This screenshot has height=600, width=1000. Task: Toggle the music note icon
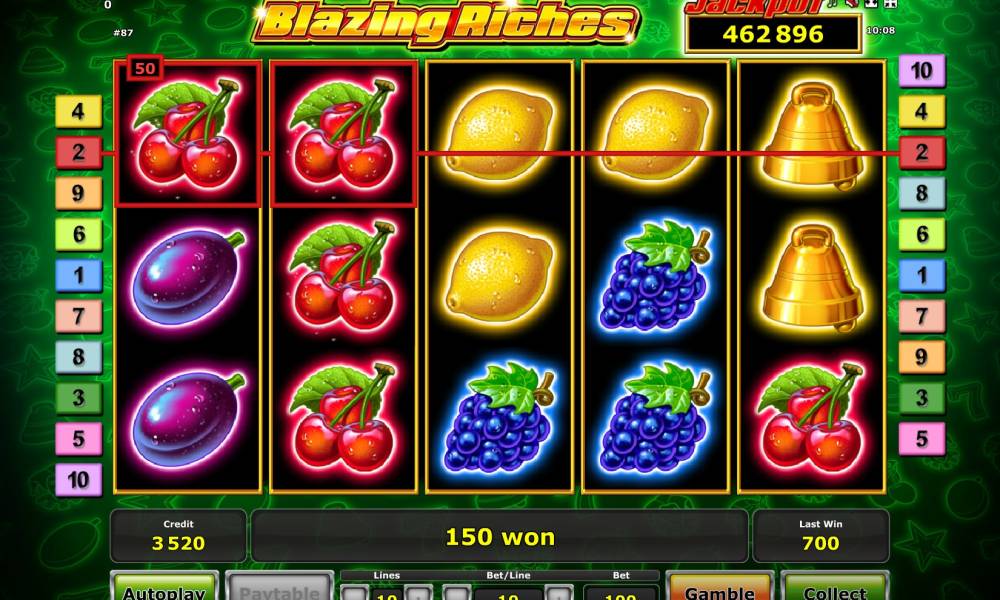click(832, 5)
